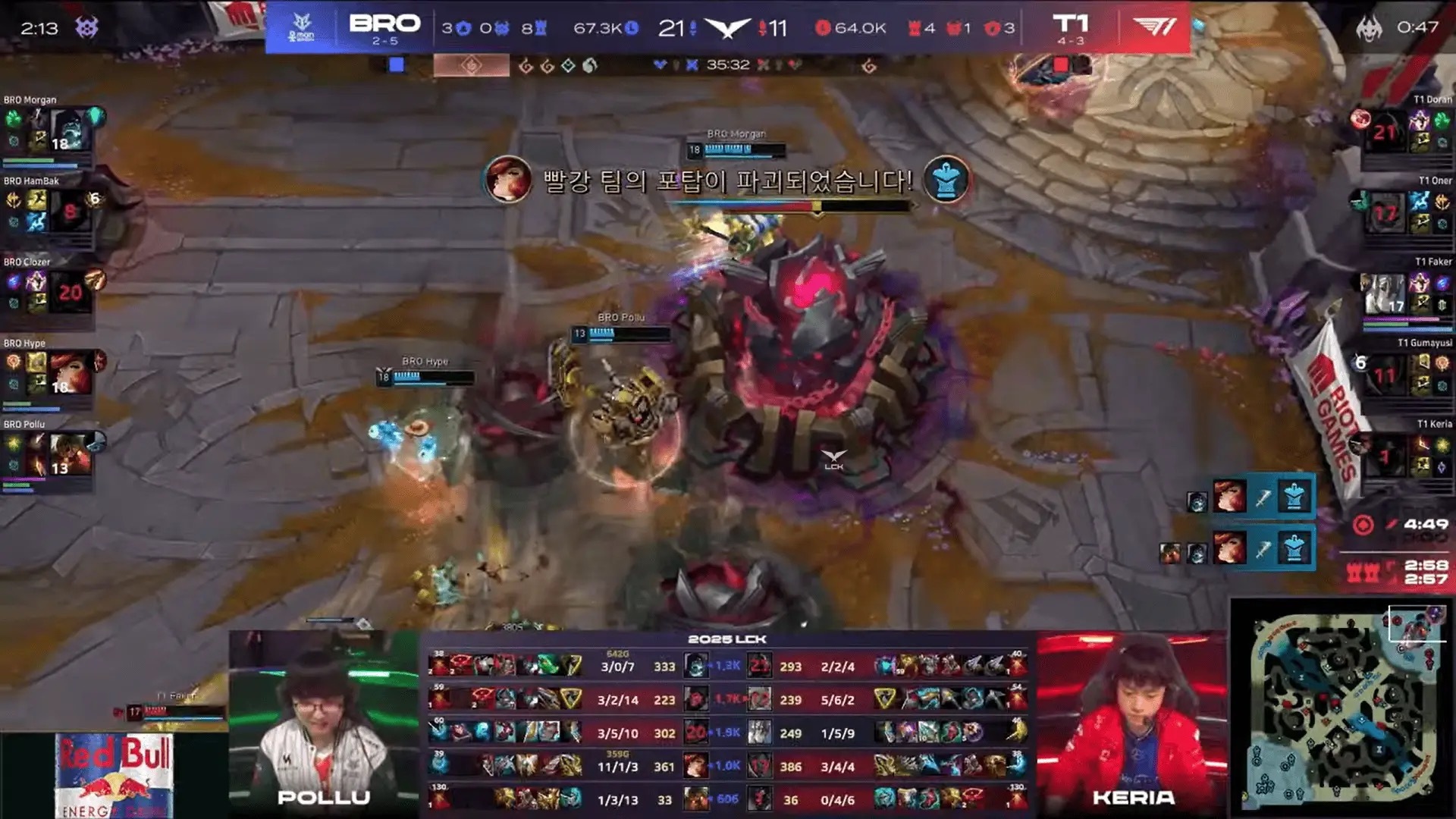Select T1 Gumayusi's champion portrait

[1385, 374]
